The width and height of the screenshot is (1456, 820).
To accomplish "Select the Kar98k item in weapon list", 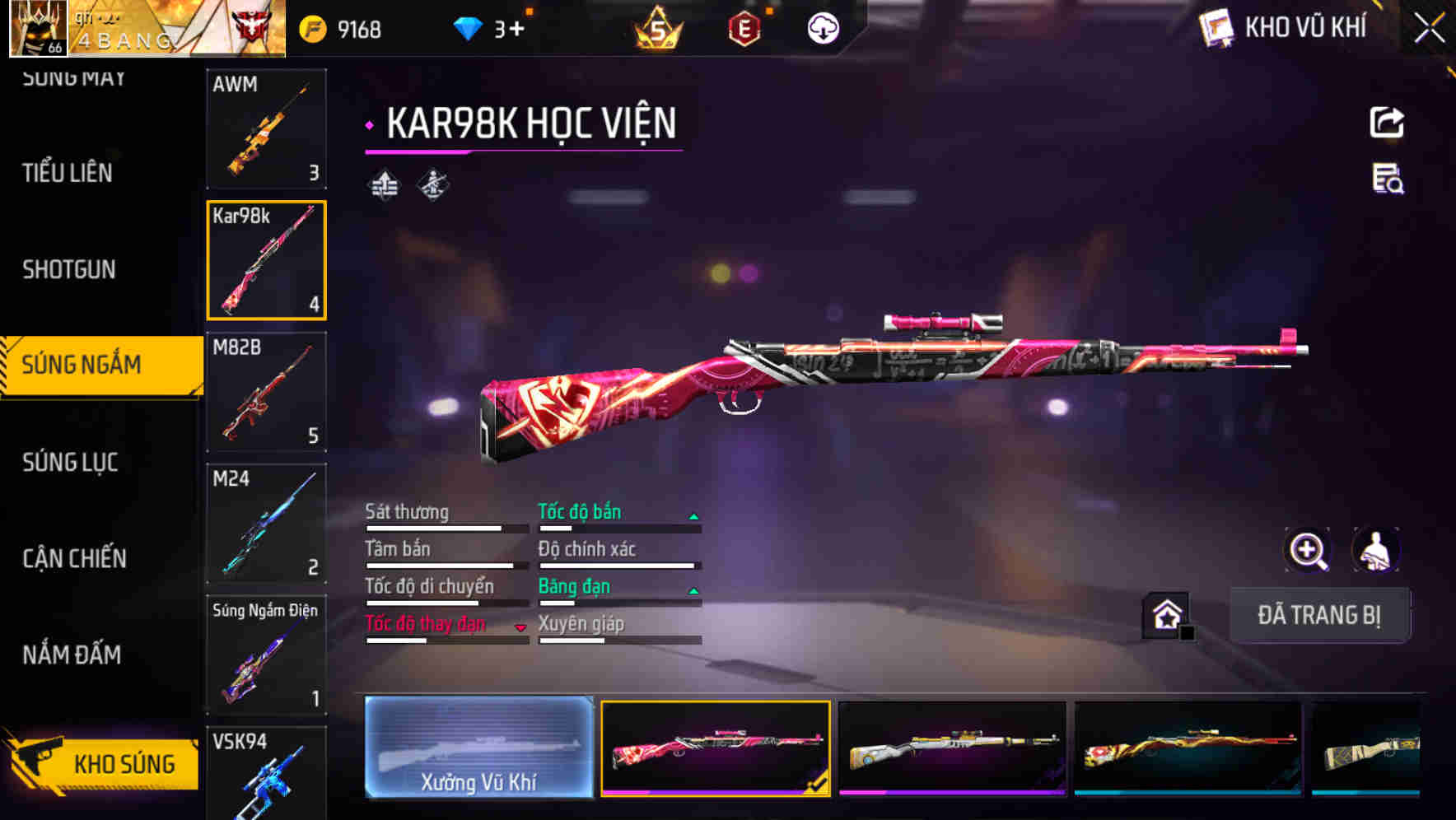I will tap(266, 260).
